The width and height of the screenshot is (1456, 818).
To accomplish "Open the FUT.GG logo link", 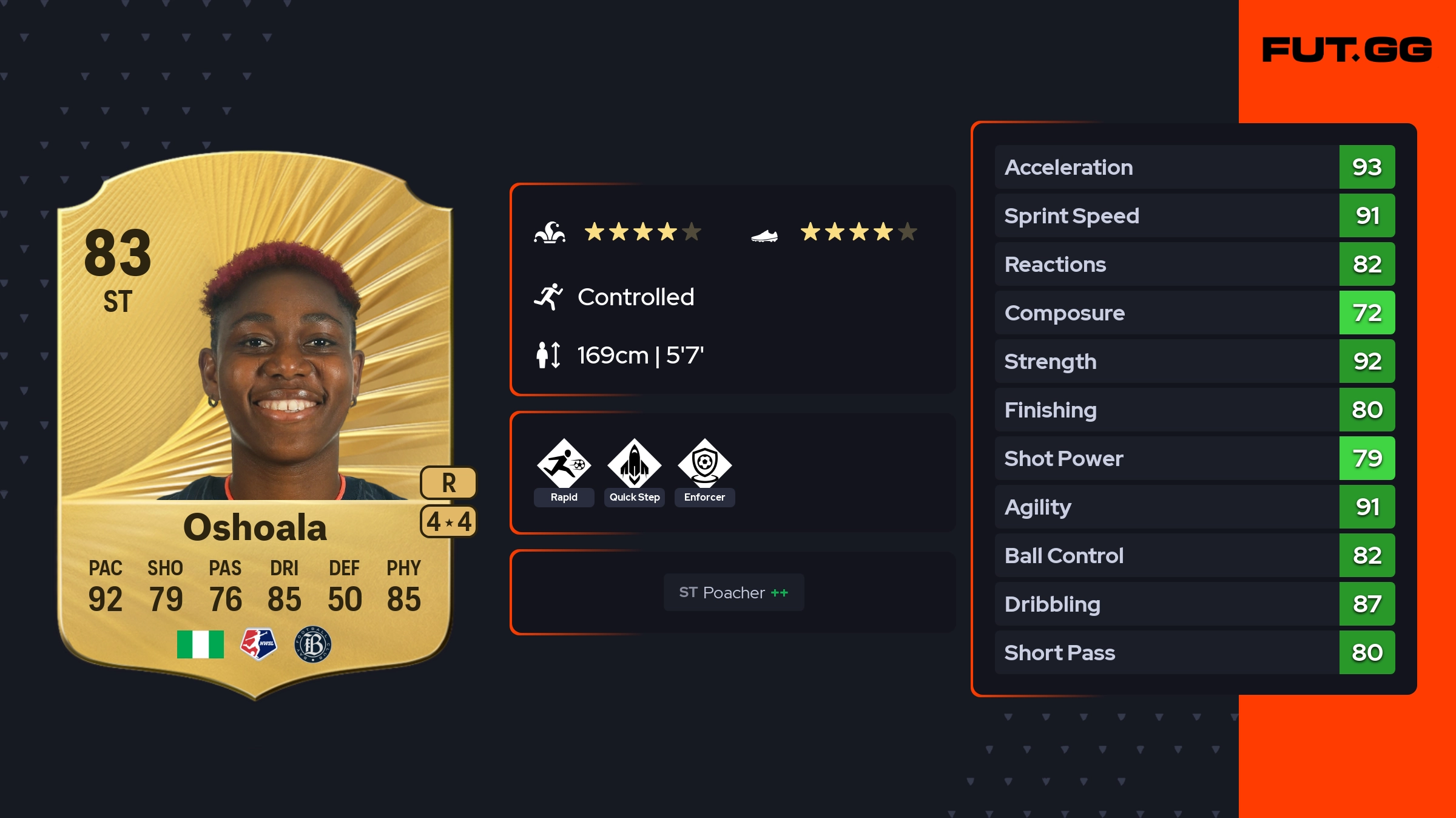I will pyautogui.click(x=1347, y=50).
